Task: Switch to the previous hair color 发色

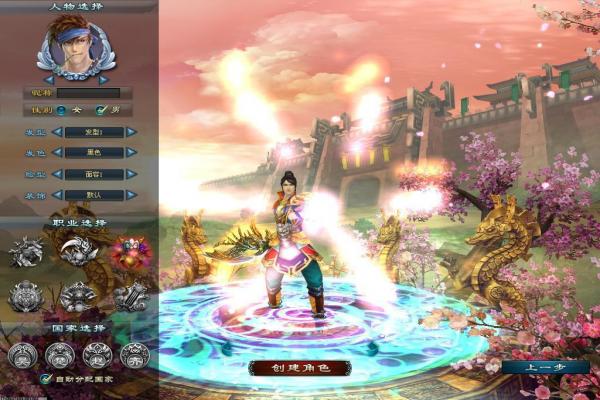Action: click(x=57, y=152)
